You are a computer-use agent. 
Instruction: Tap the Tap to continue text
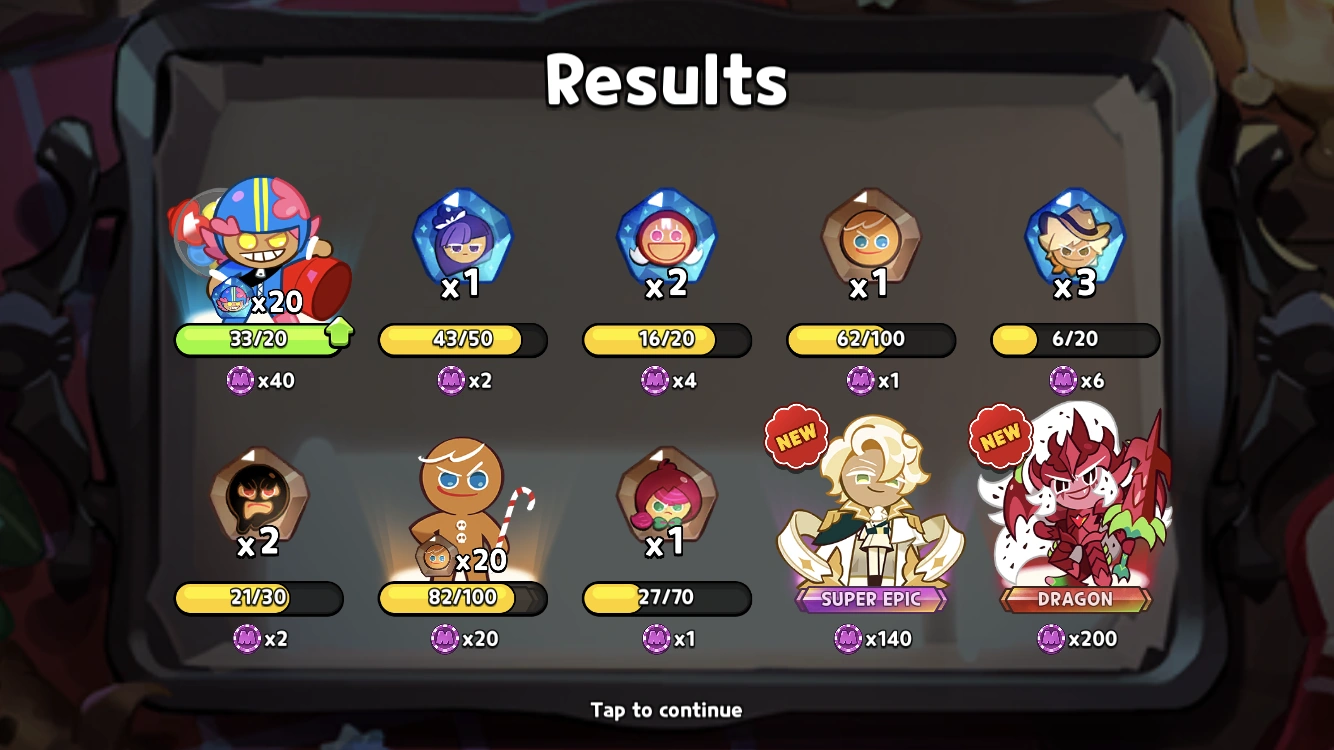[666, 710]
